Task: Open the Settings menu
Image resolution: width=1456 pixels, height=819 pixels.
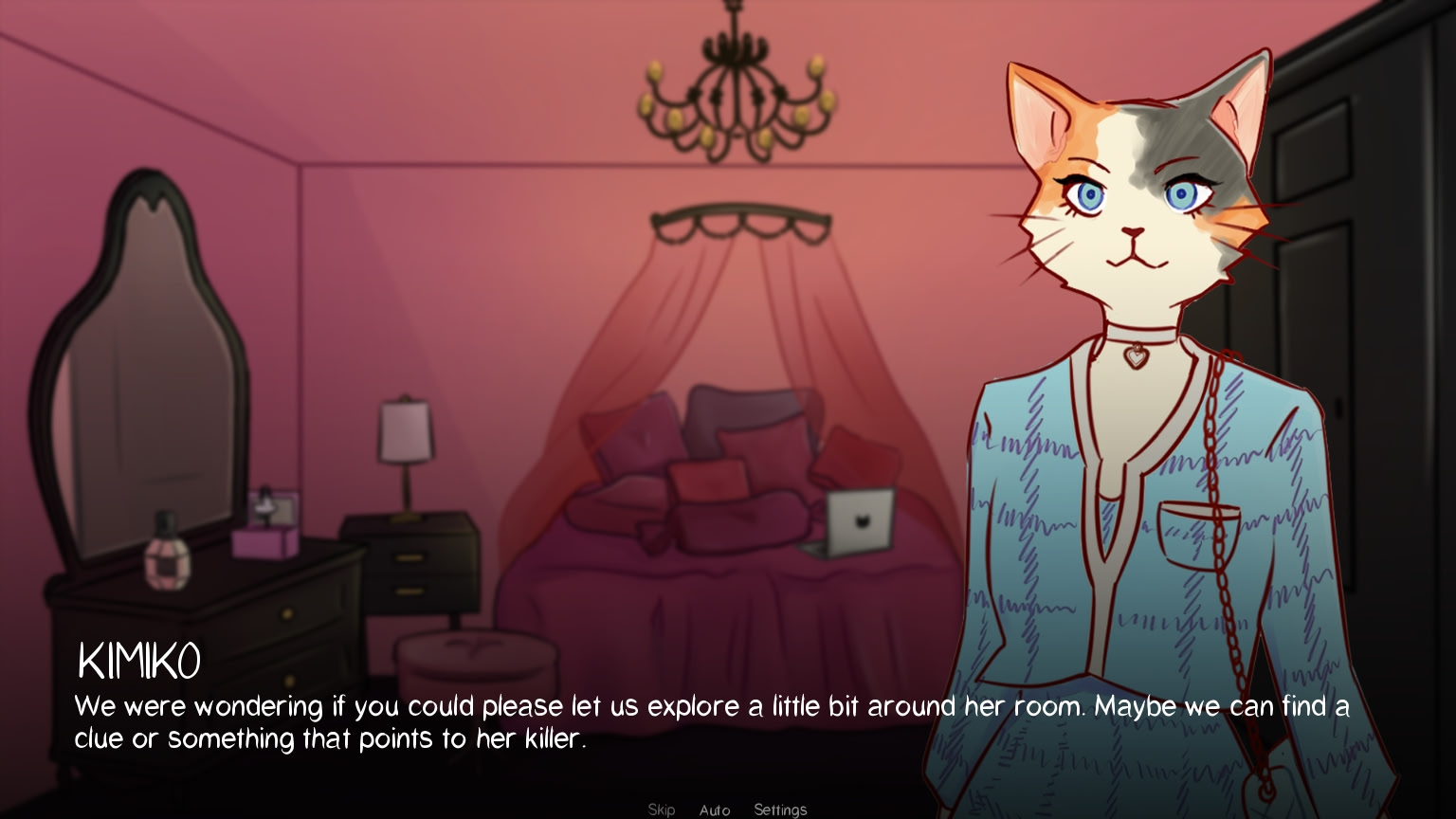Action: (780, 810)
